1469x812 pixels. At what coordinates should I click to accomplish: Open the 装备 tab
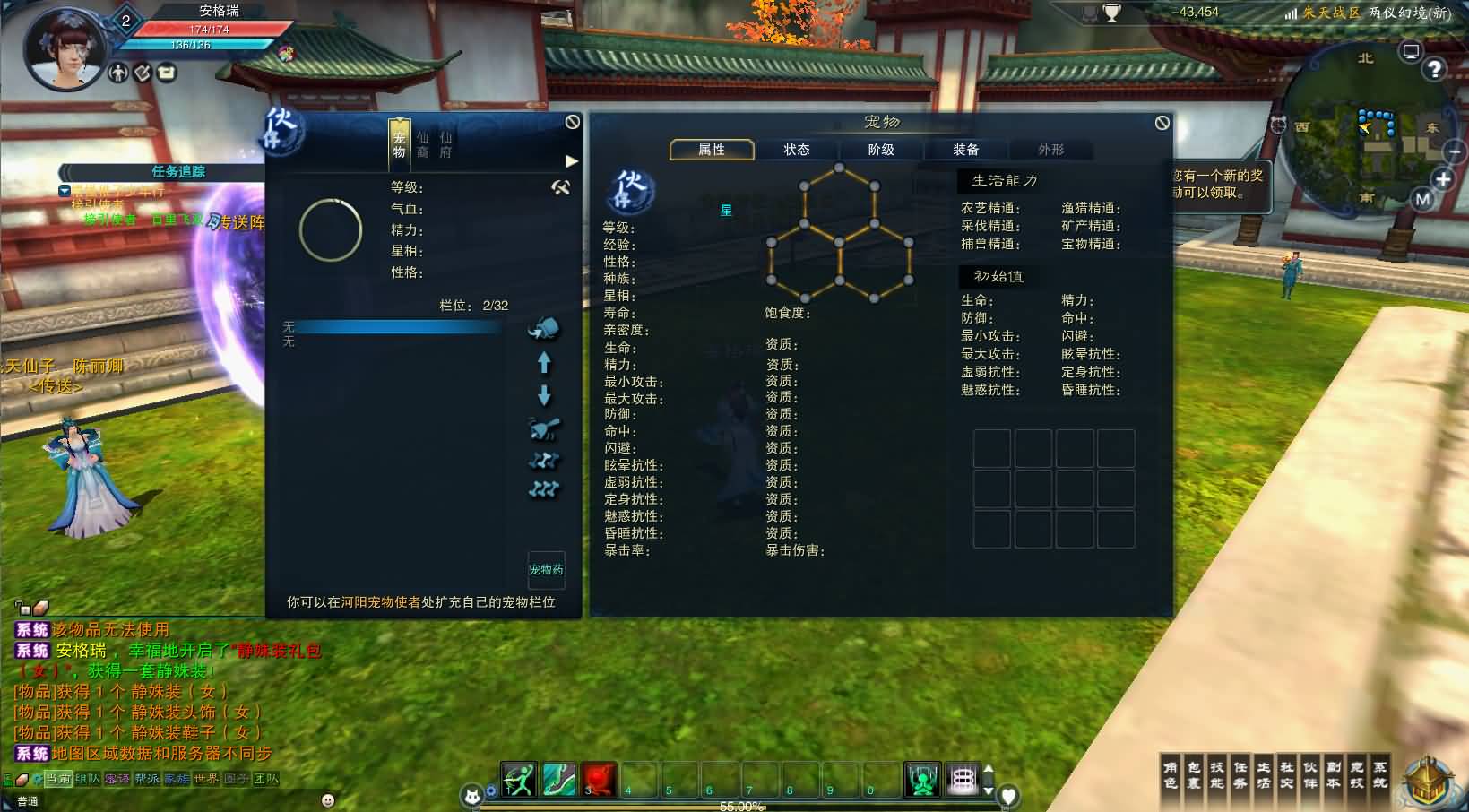(x=965, y=150)
